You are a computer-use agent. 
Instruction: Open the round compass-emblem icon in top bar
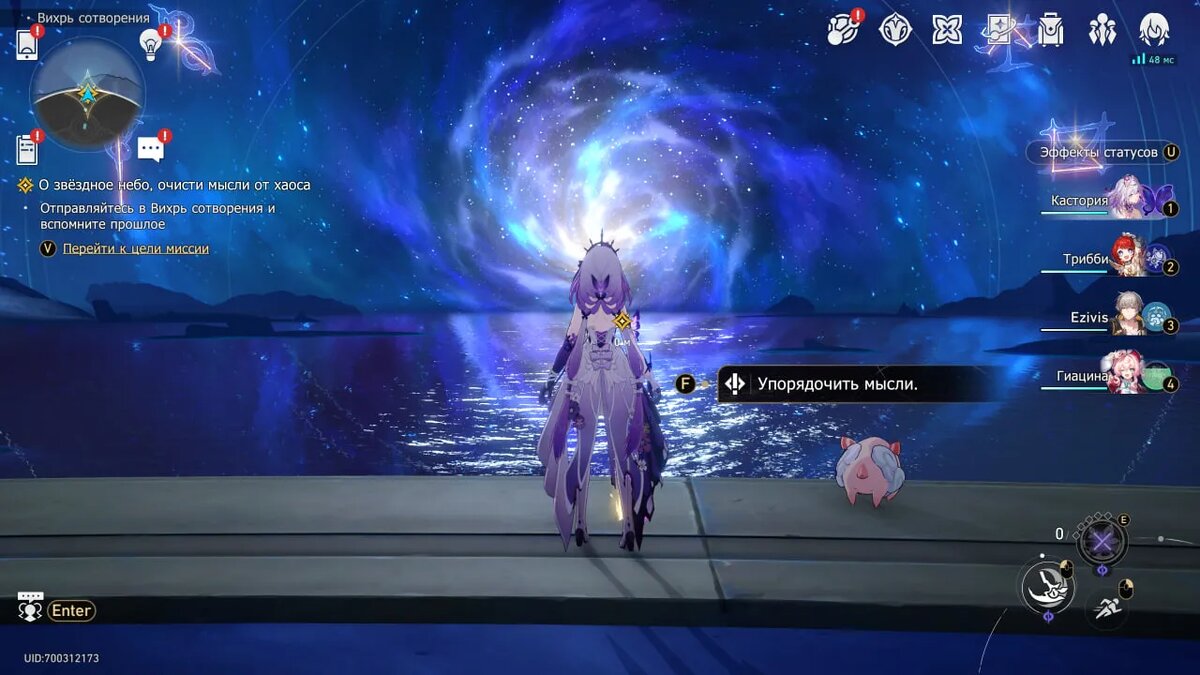[x=895, y=30]
